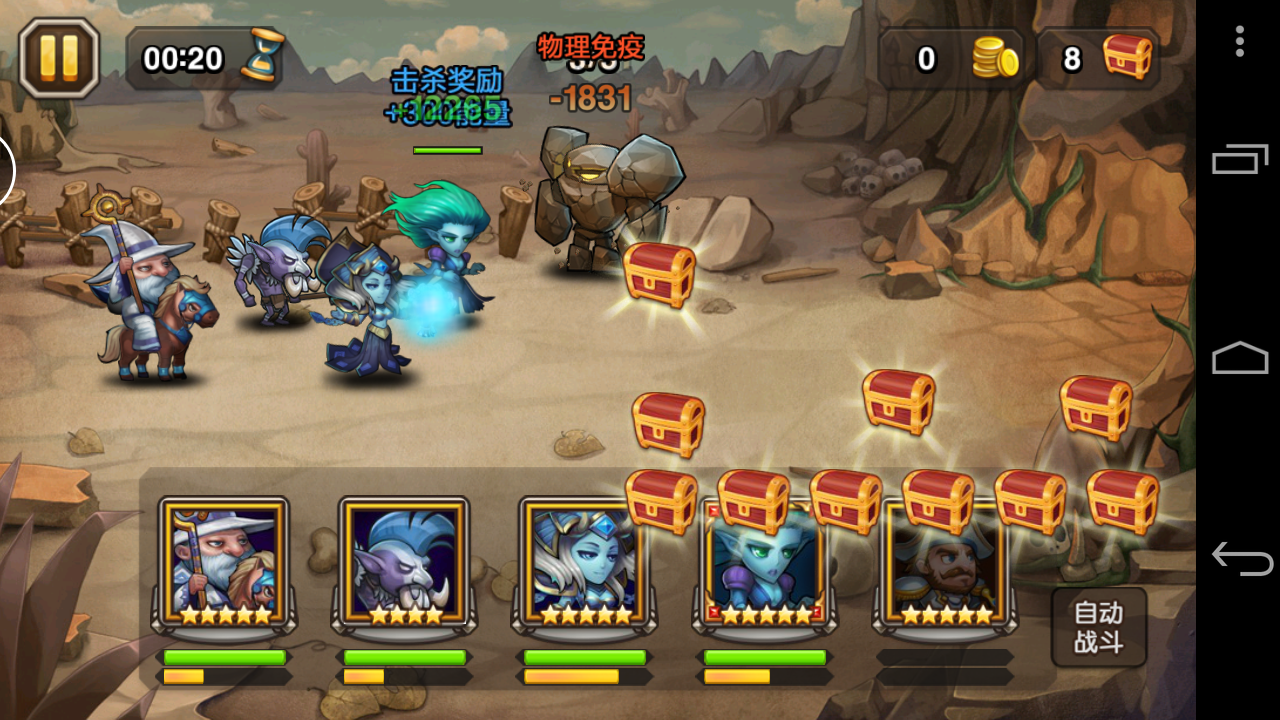
Task: Choose the crowned ice queen hero portrait
Action: point(584,562)
